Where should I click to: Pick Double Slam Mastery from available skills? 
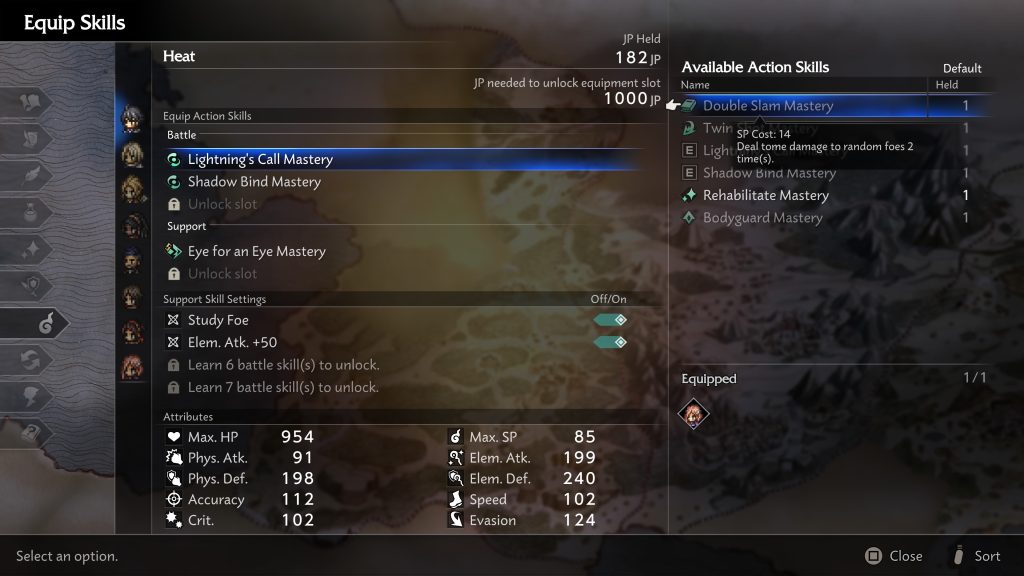click(767, 106)
